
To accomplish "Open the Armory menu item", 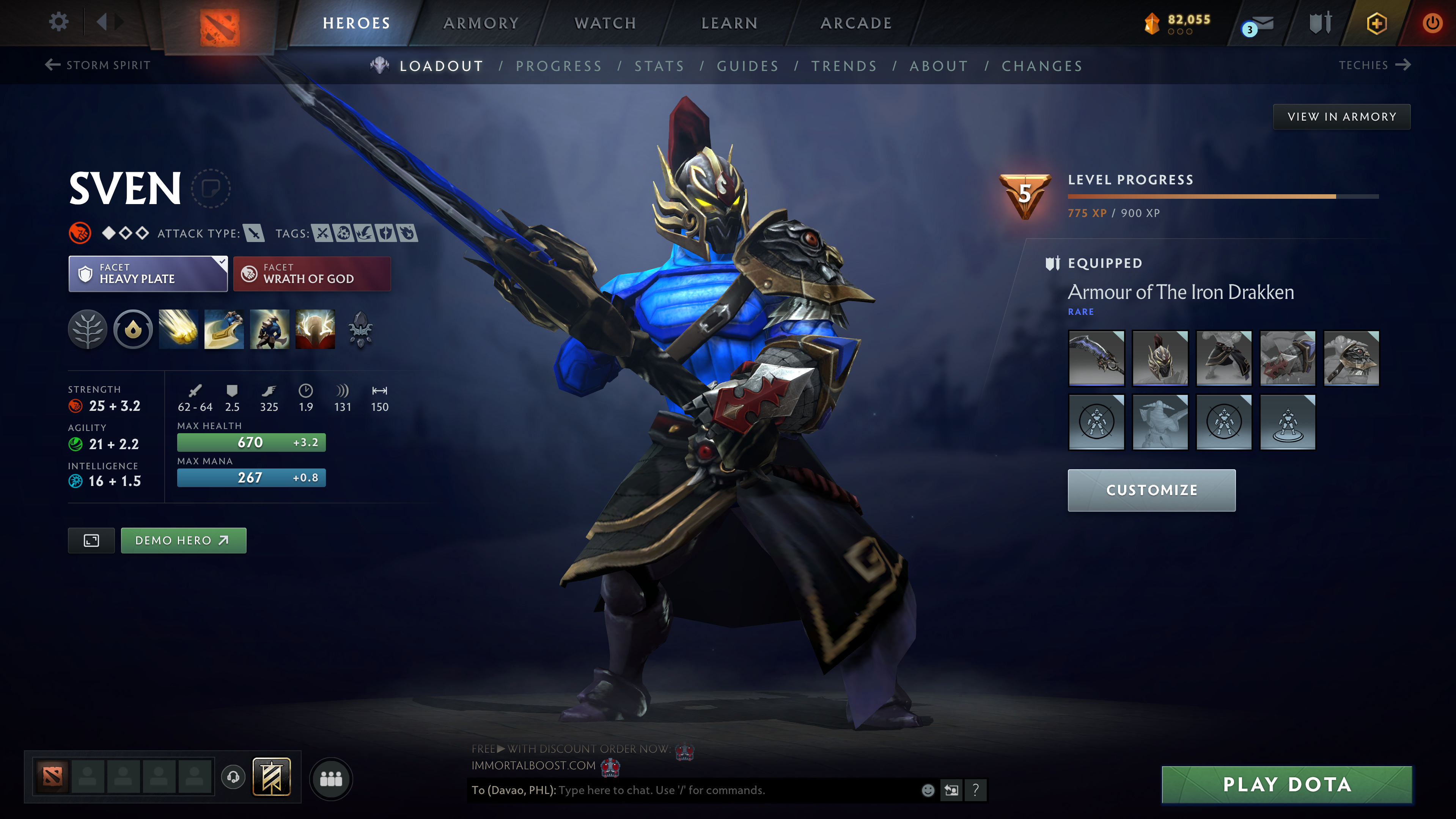I will point(480,23).
